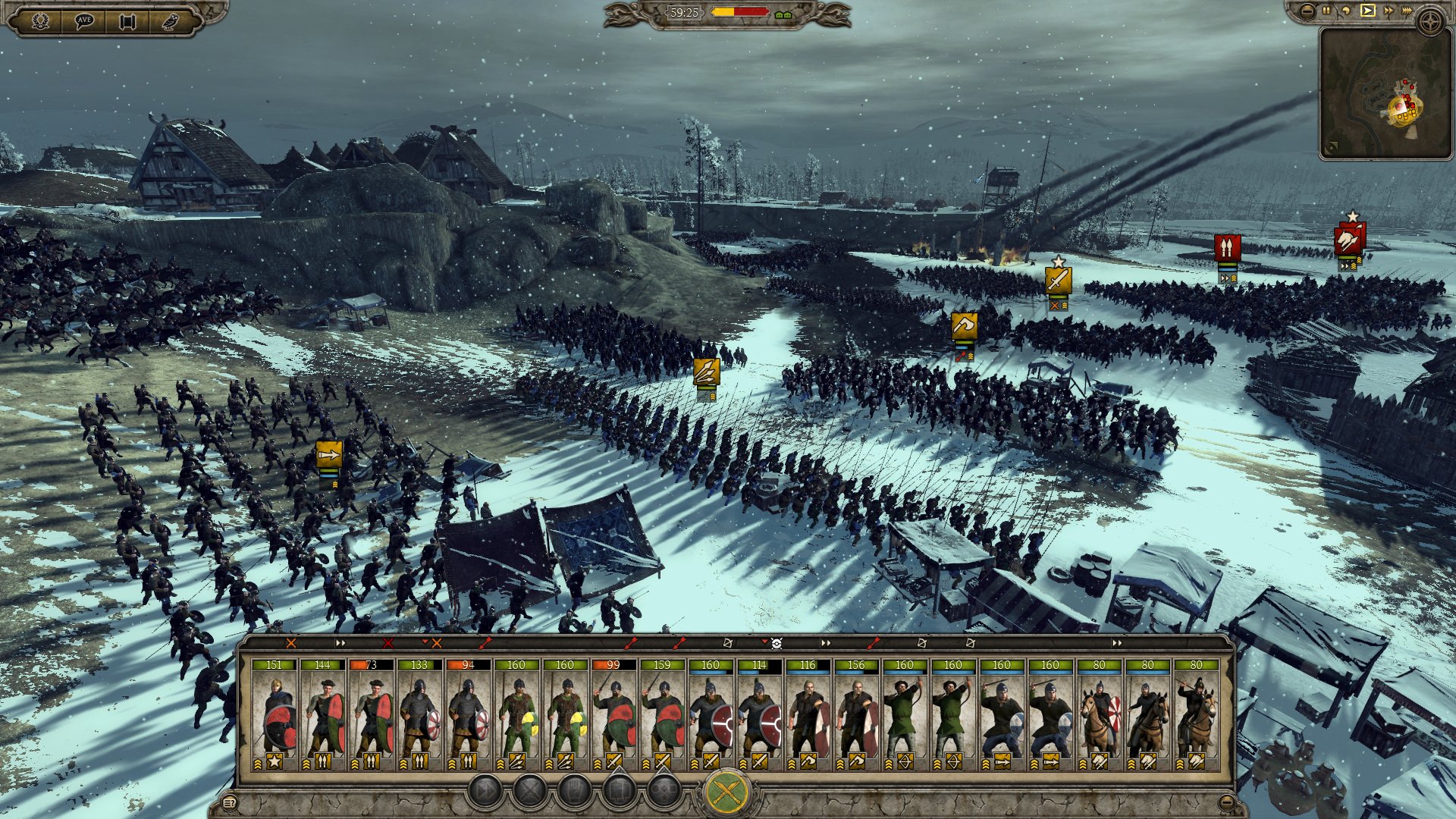Screen dimensions: 1456x819
Task: Click the owl encyclopedia icon
Action: 171,19
